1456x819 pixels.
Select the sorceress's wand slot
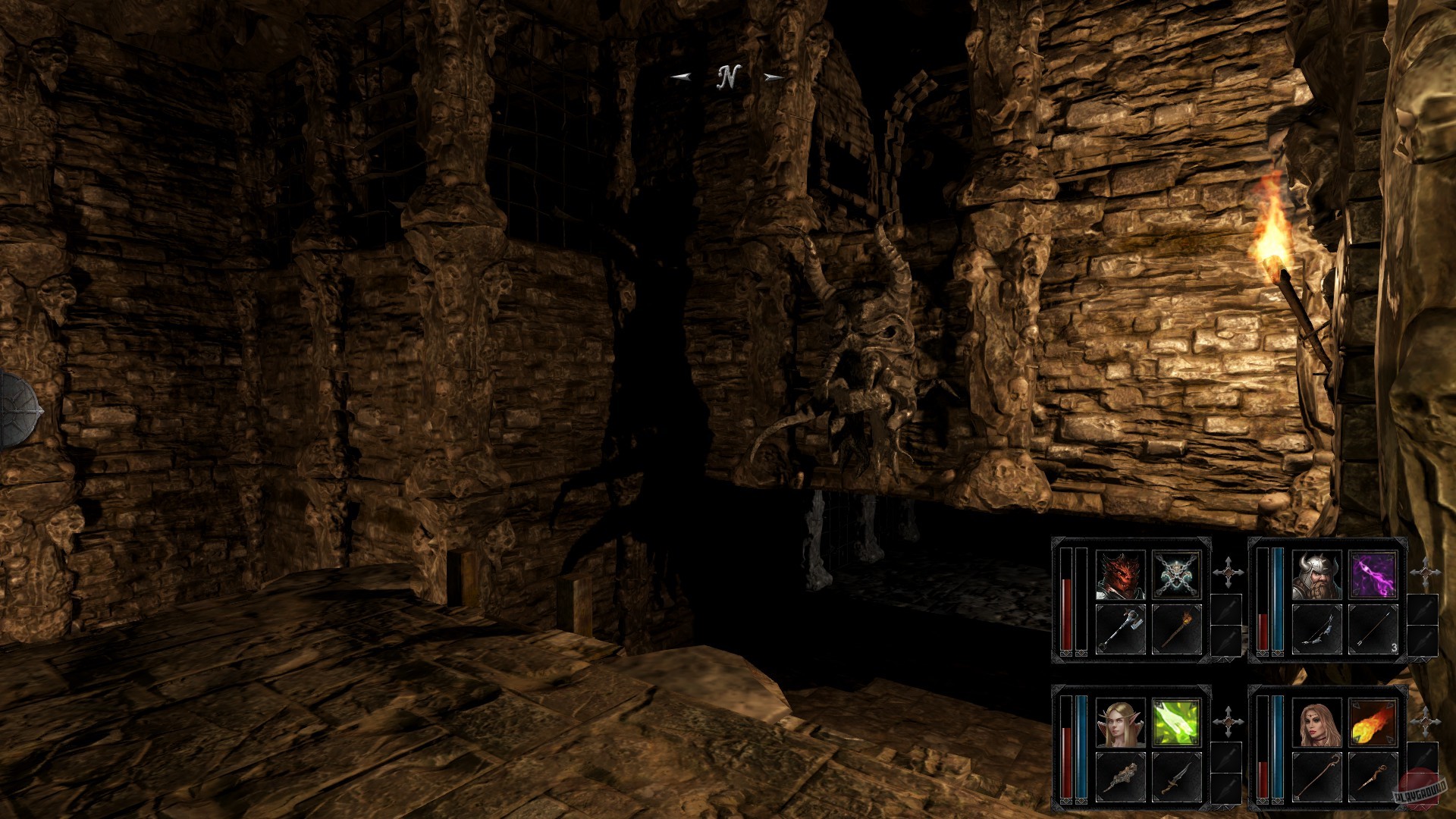[x=1372, y=779]
